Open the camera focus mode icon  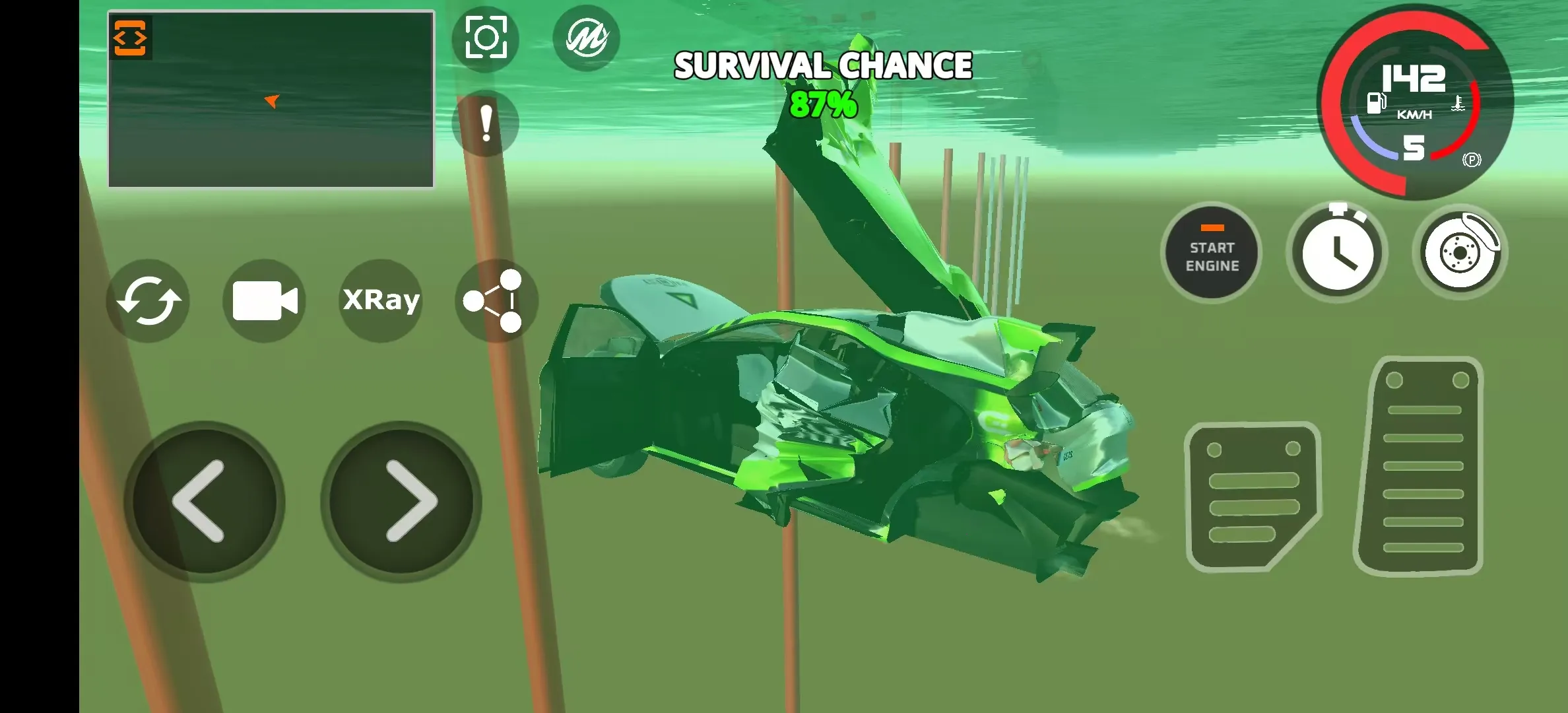[x=486, y=38]
